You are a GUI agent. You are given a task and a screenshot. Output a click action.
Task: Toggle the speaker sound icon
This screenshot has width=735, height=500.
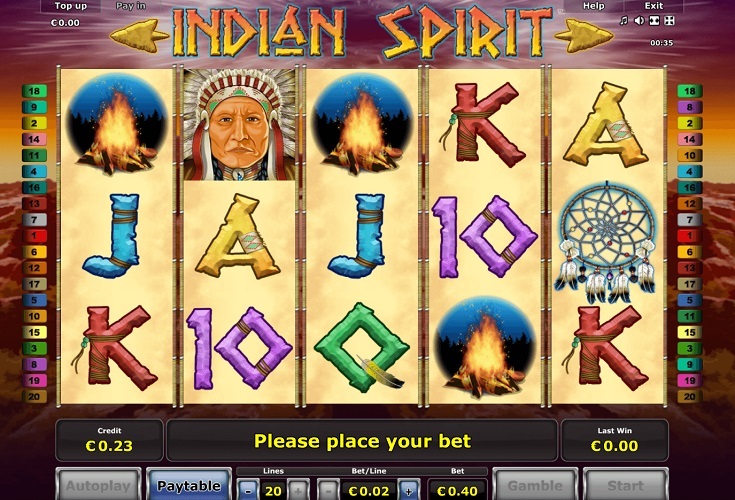click(639, 20)
